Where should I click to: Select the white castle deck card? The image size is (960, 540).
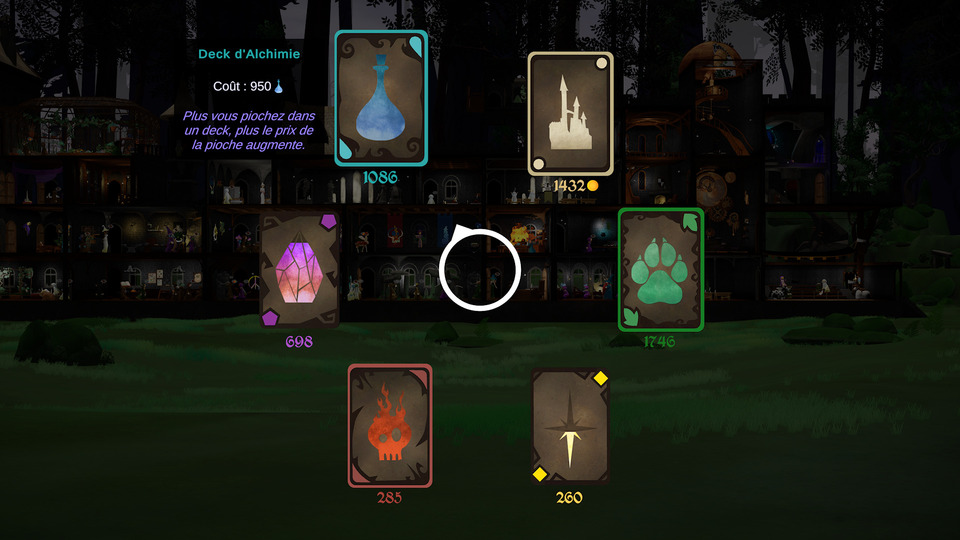point(570,113)
